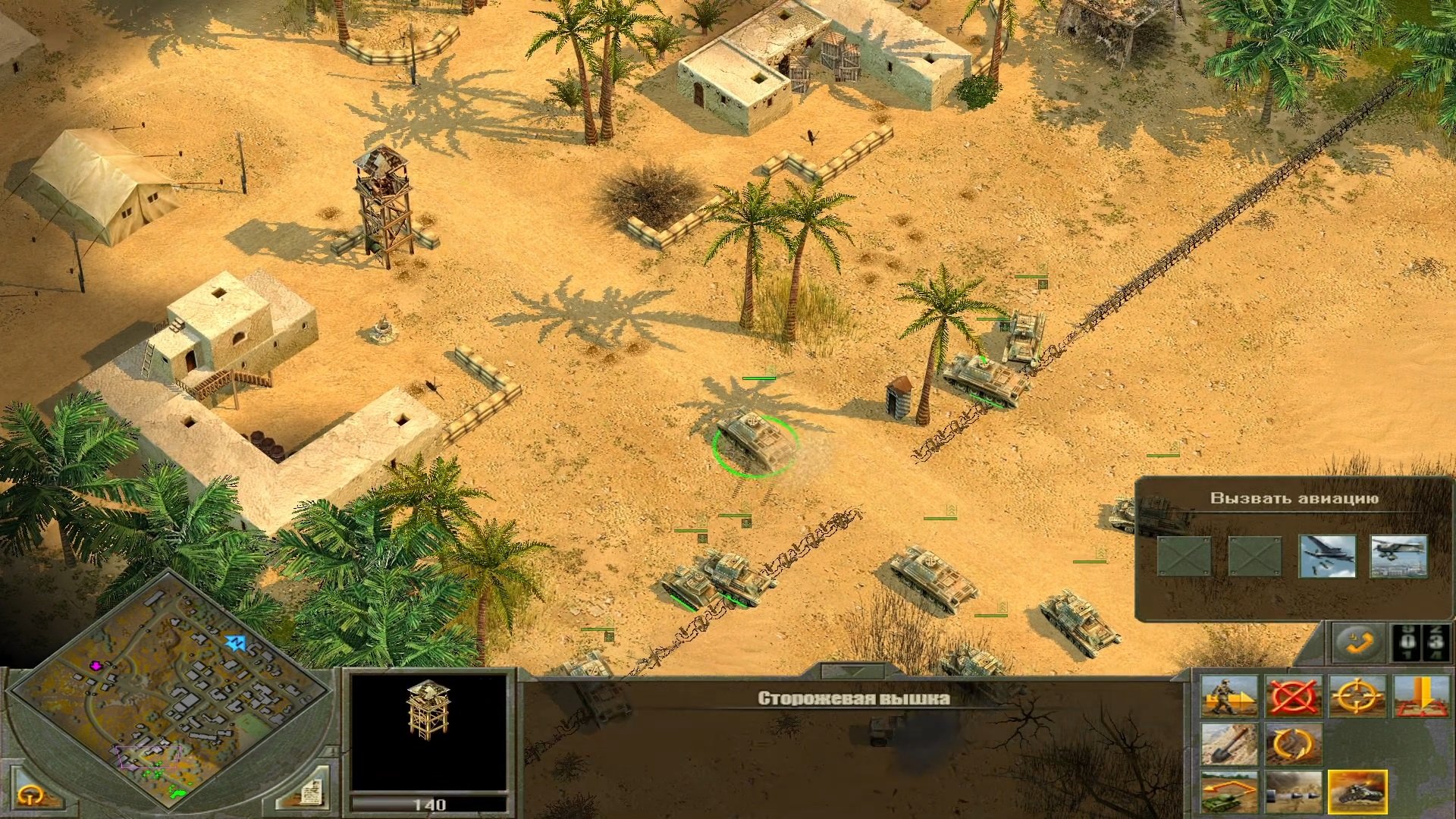Select the infantry move command
1456x819 pixels.
tap(1228, 696)
